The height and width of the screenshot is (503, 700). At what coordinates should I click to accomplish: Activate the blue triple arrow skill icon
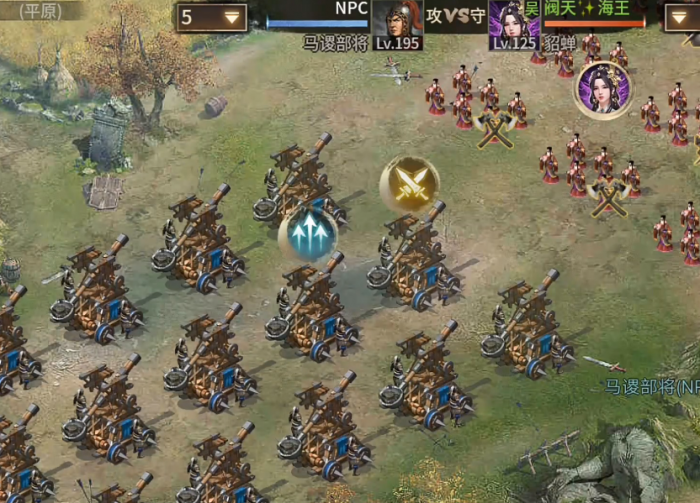[308, 235]
